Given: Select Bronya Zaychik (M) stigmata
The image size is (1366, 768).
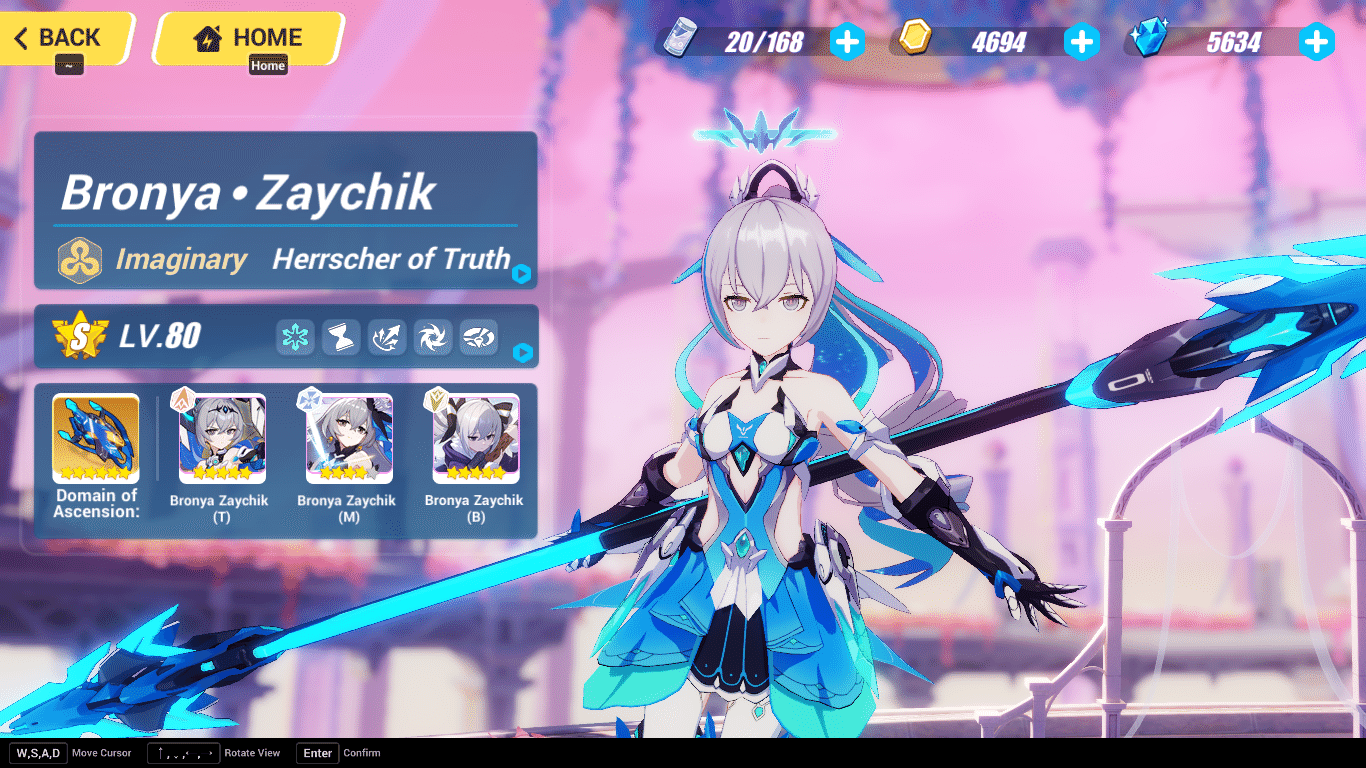Looking at the screenshot, I should pos(347,435).
